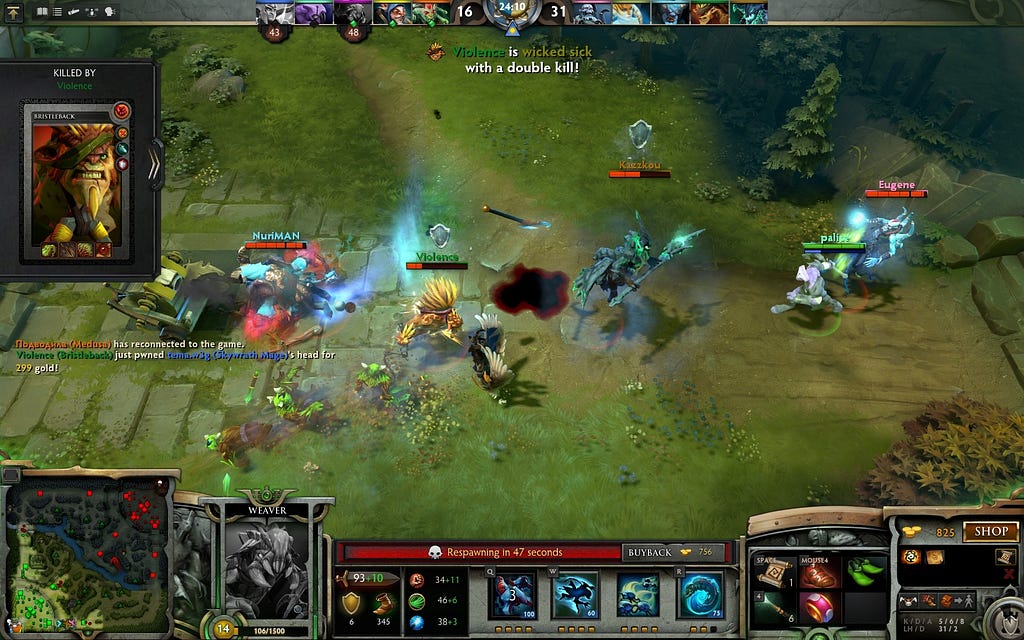Open the main menu arrow button
This screenshot has height=640, width=1024.
tap(14, 13)
